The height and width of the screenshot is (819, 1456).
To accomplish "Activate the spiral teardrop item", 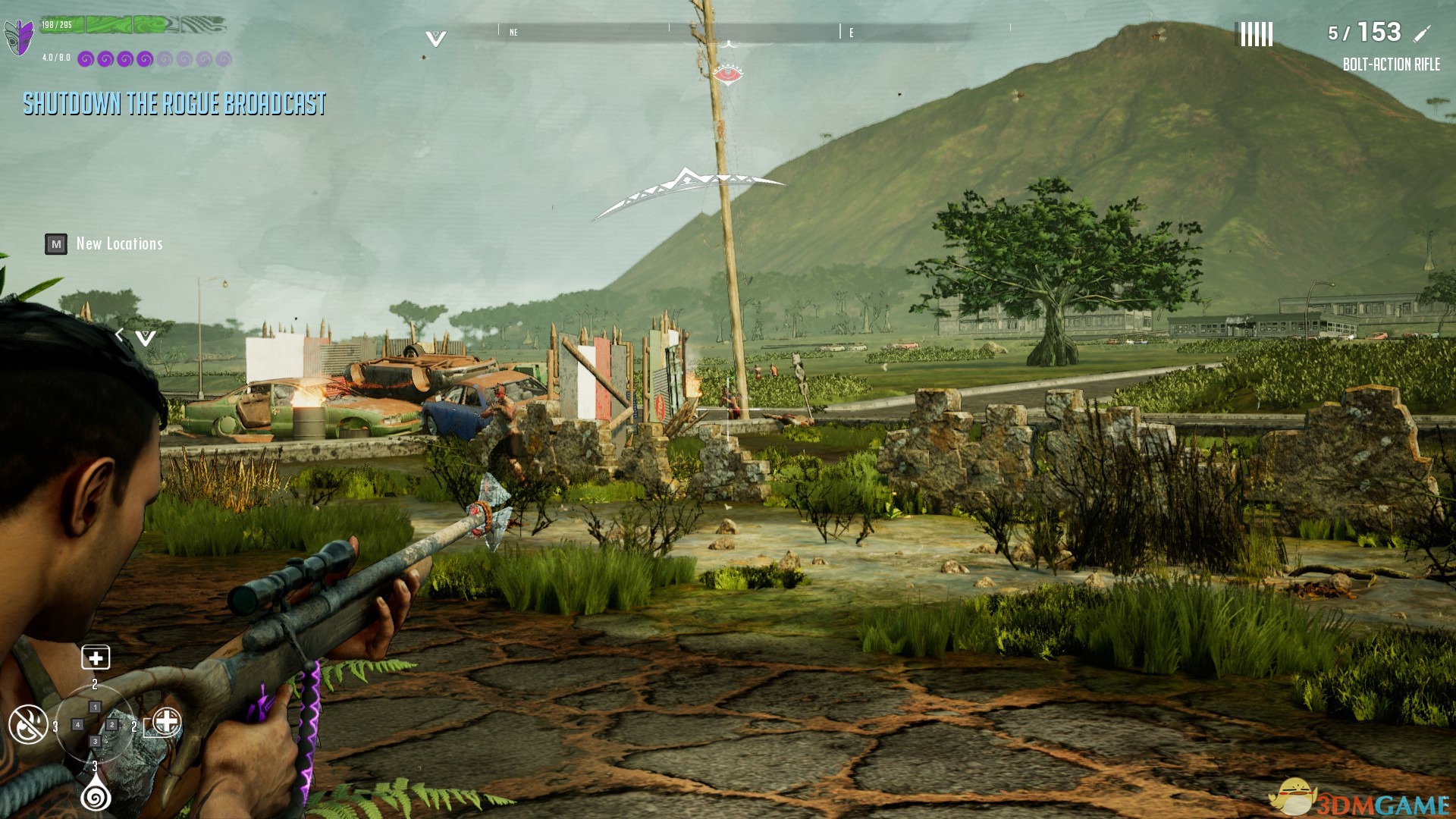I will click(x=96, y=795).
